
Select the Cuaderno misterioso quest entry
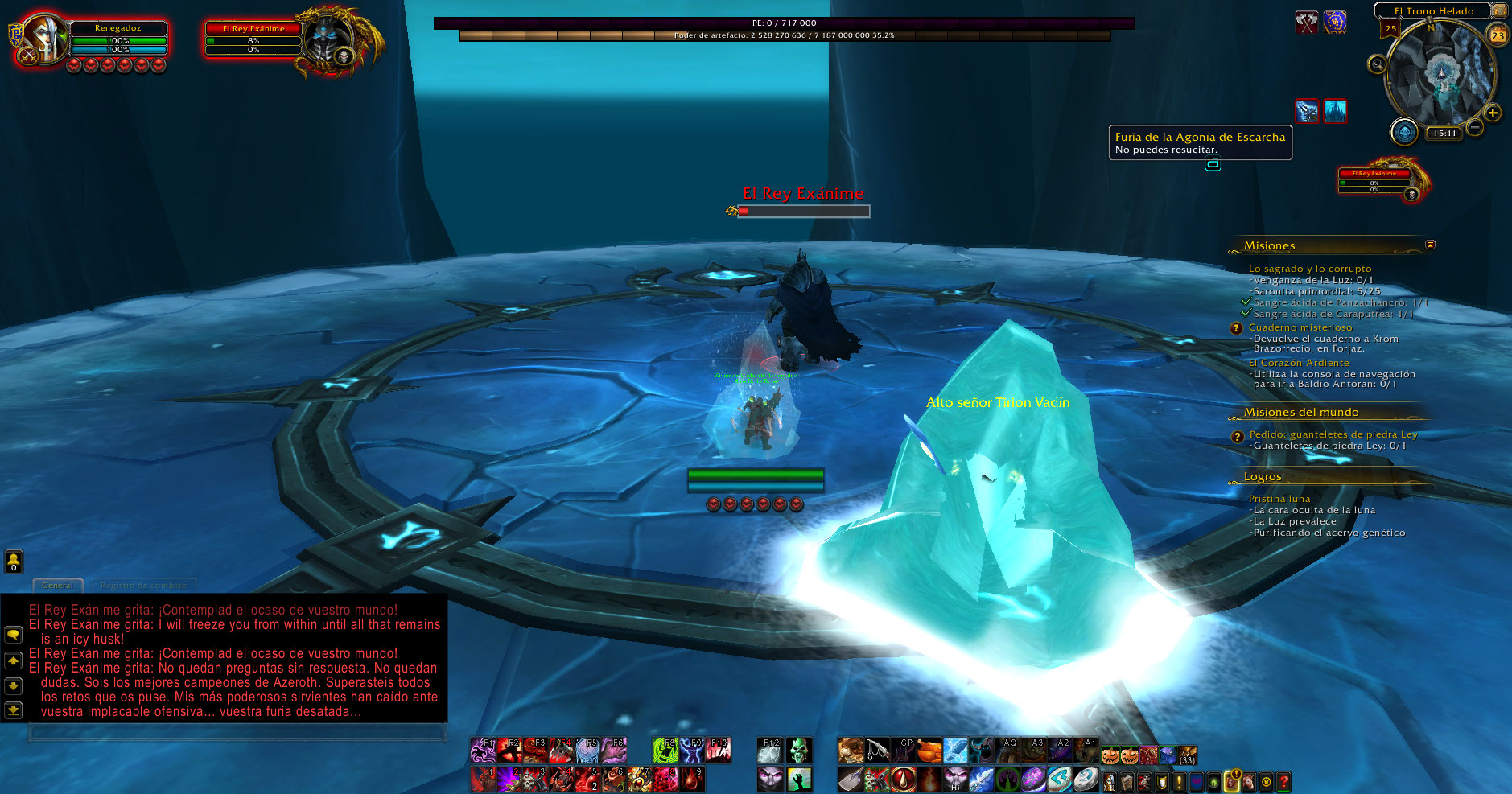pos(1300,327)
